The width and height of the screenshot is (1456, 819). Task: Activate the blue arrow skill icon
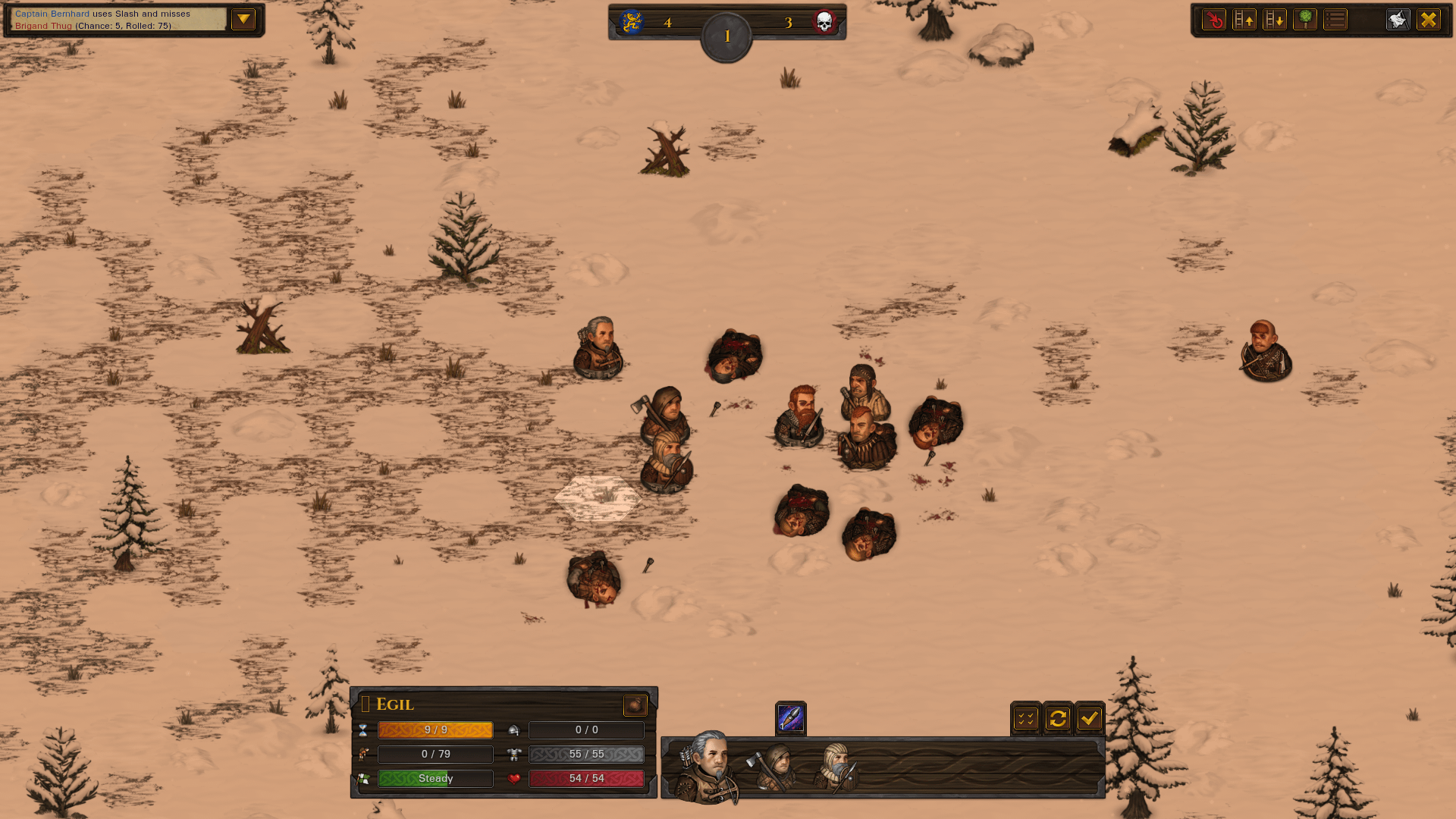pos(790,718)
